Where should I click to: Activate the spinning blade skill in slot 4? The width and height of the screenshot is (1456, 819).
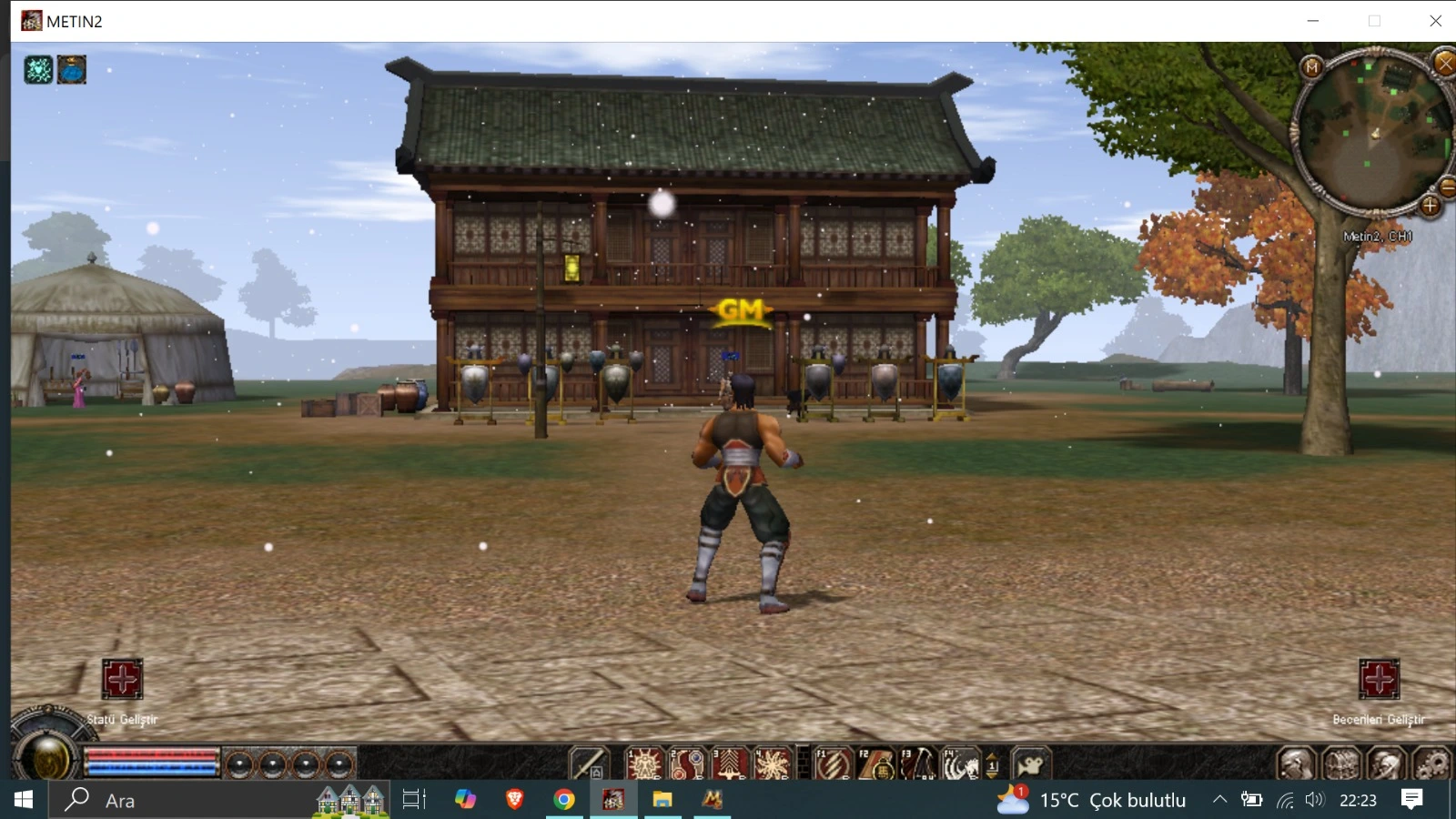[772, 763]
